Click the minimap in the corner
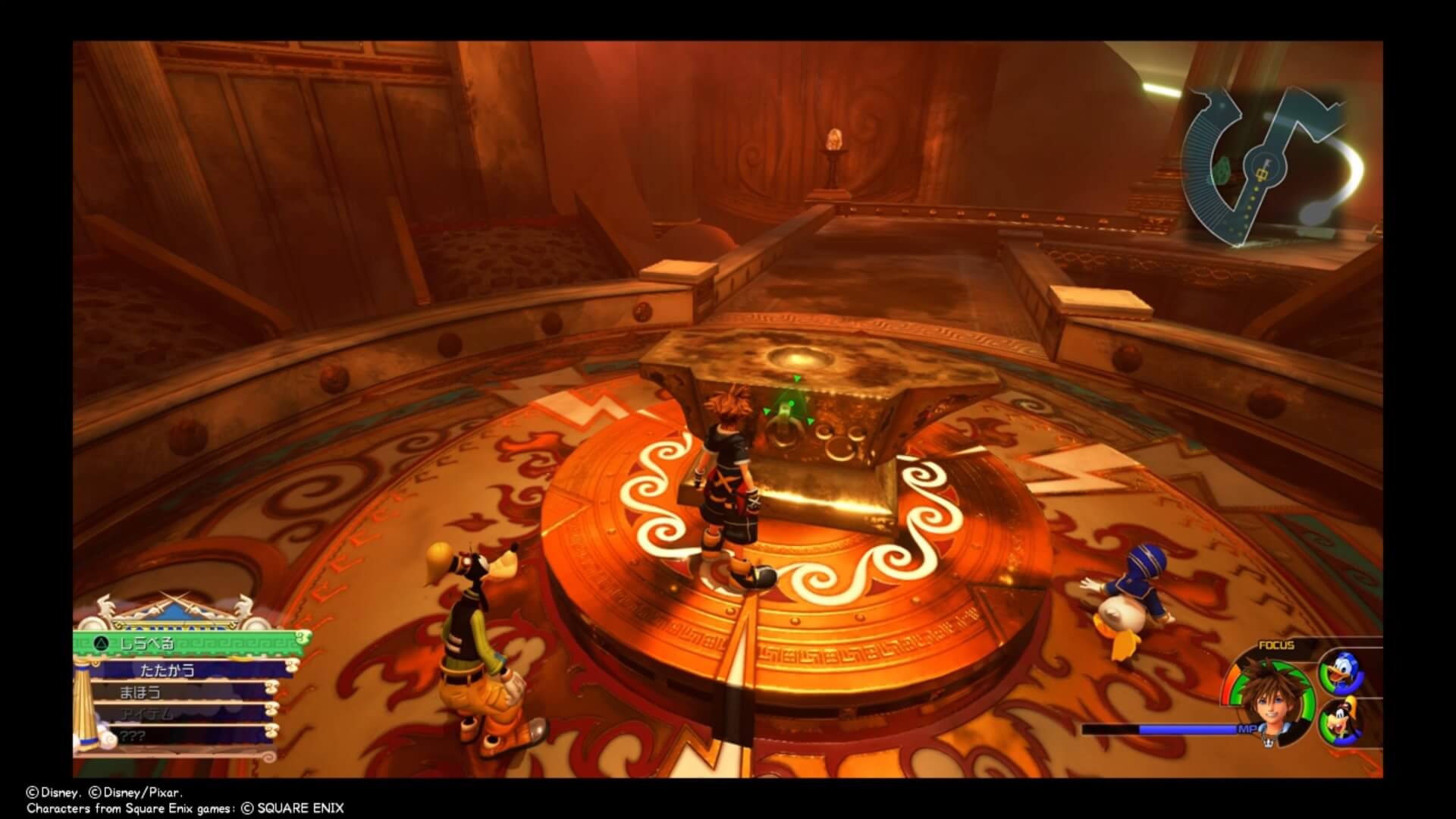The image size is (1456, 819). click(1268, 165)
